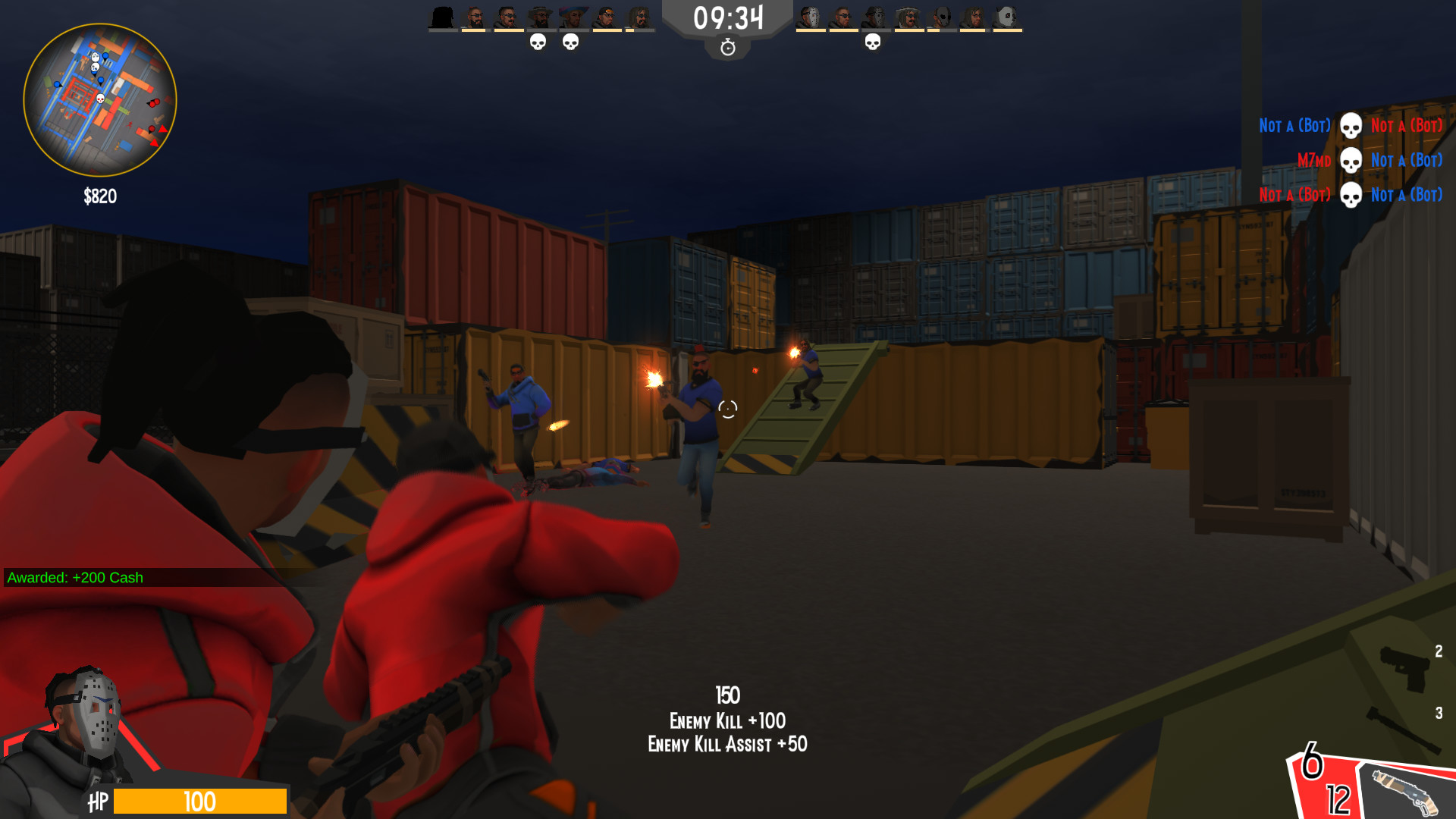
Task: Click the skull icon next to the M7md kill entry
Action: 1350,160
